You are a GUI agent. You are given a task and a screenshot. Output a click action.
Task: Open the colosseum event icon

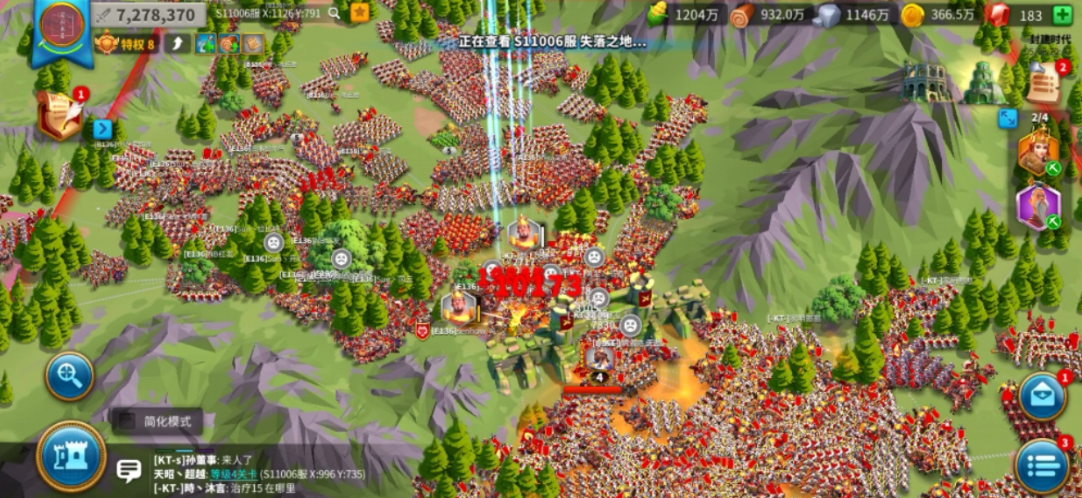pyautogui.click(x=923, y=81)
